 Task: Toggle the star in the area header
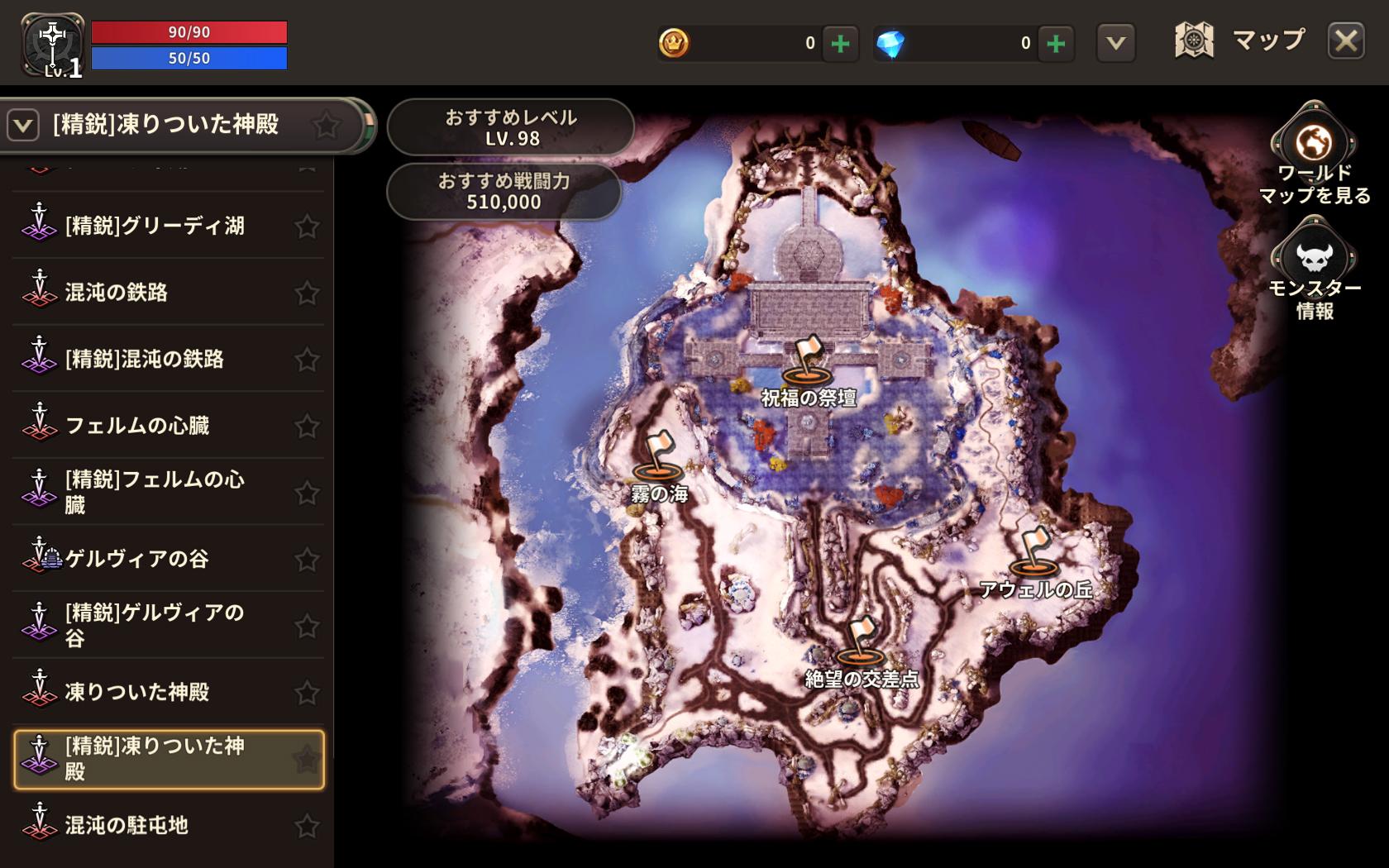coord(327,126)
